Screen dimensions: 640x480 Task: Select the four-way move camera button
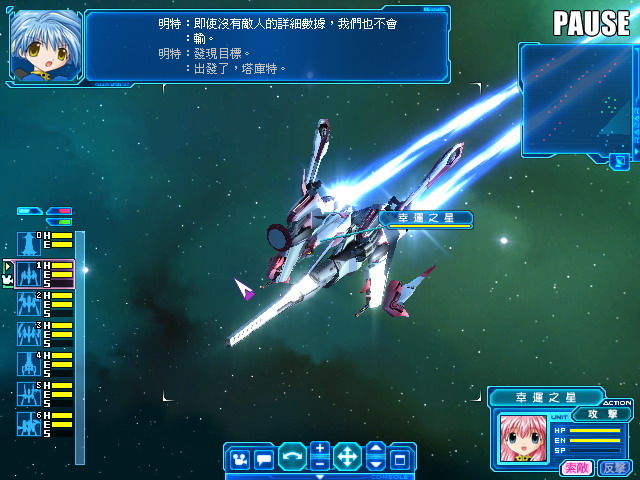(347, 458)
